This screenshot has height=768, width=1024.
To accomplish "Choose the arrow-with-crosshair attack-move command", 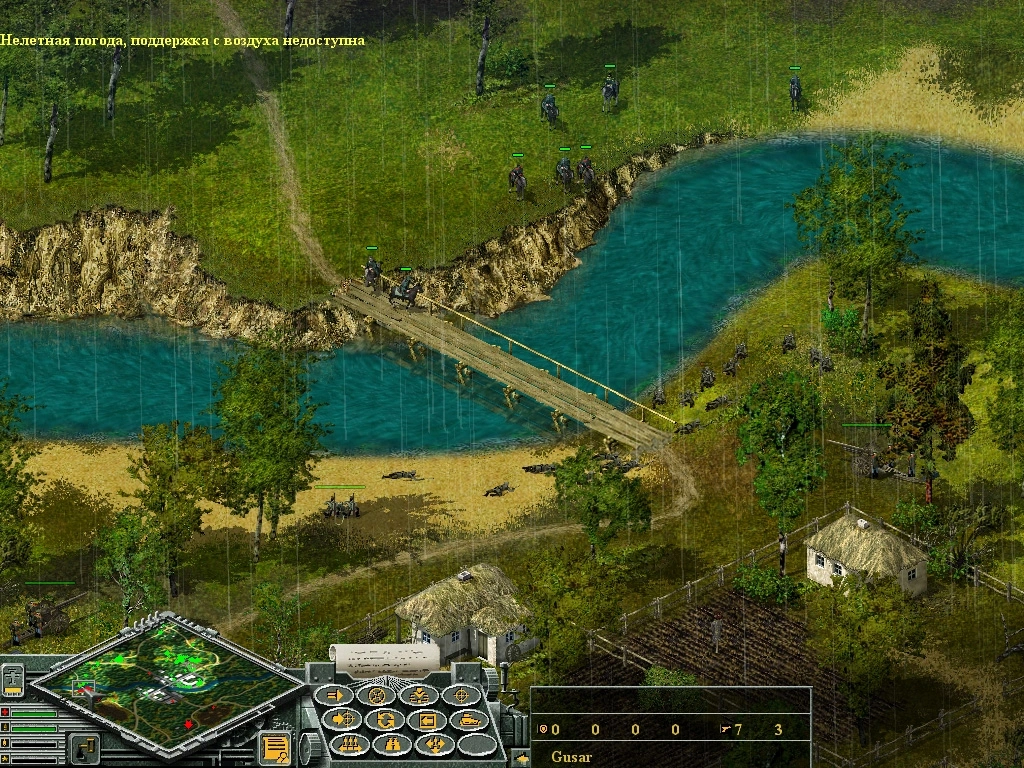I will tap(343, 719).
